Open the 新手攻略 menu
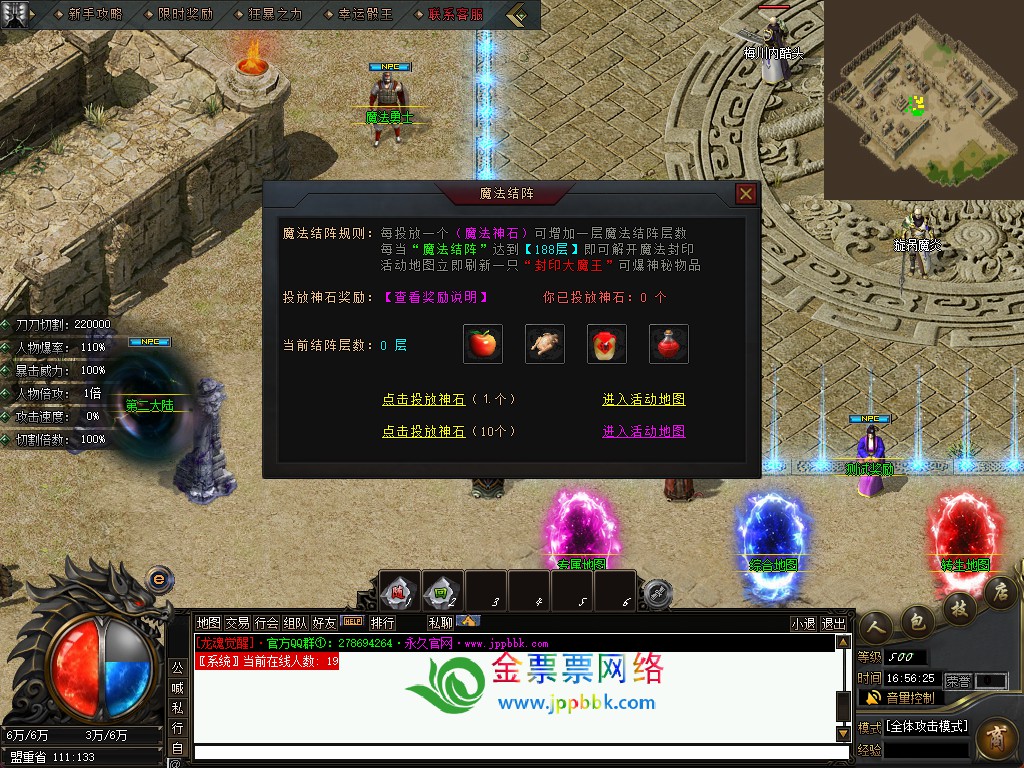Screen dimensions: 1024x768 pyautogui.click(x=95, y=14)
